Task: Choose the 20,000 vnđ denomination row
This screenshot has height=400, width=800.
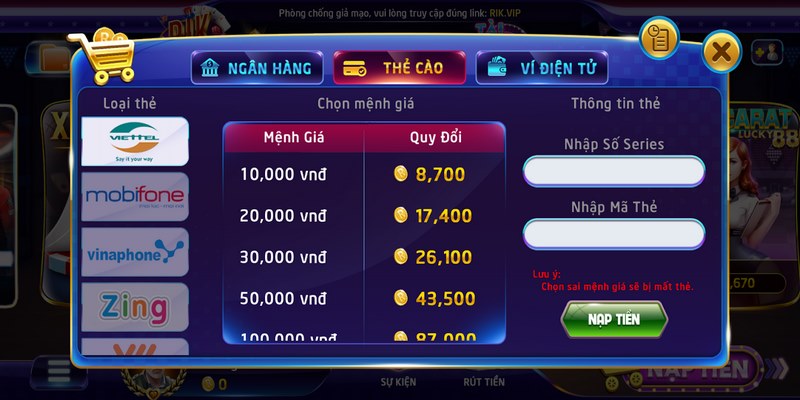Action: coord(364,215)
